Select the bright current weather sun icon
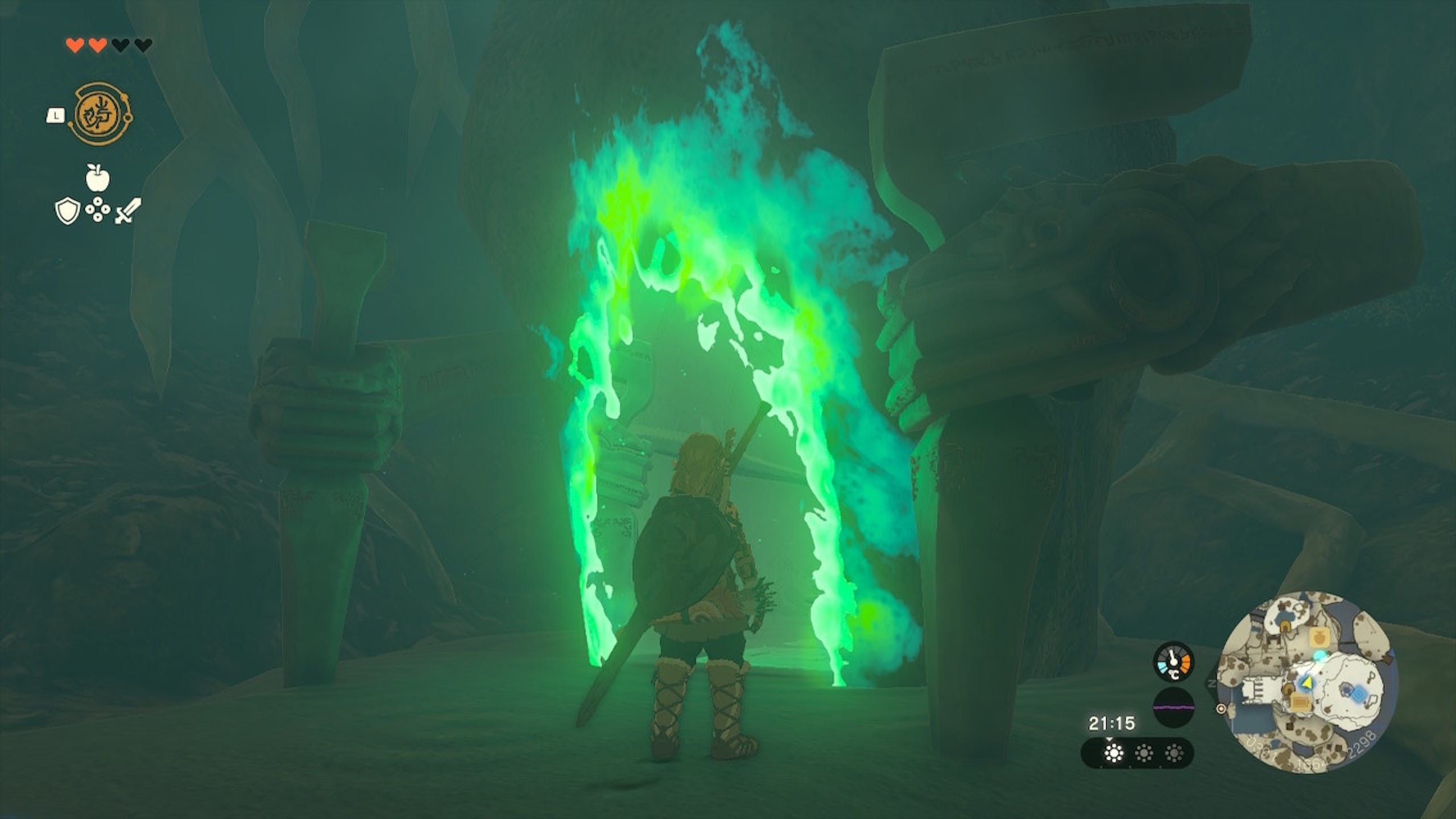 pyautogui.click(x=1113, y=754)
